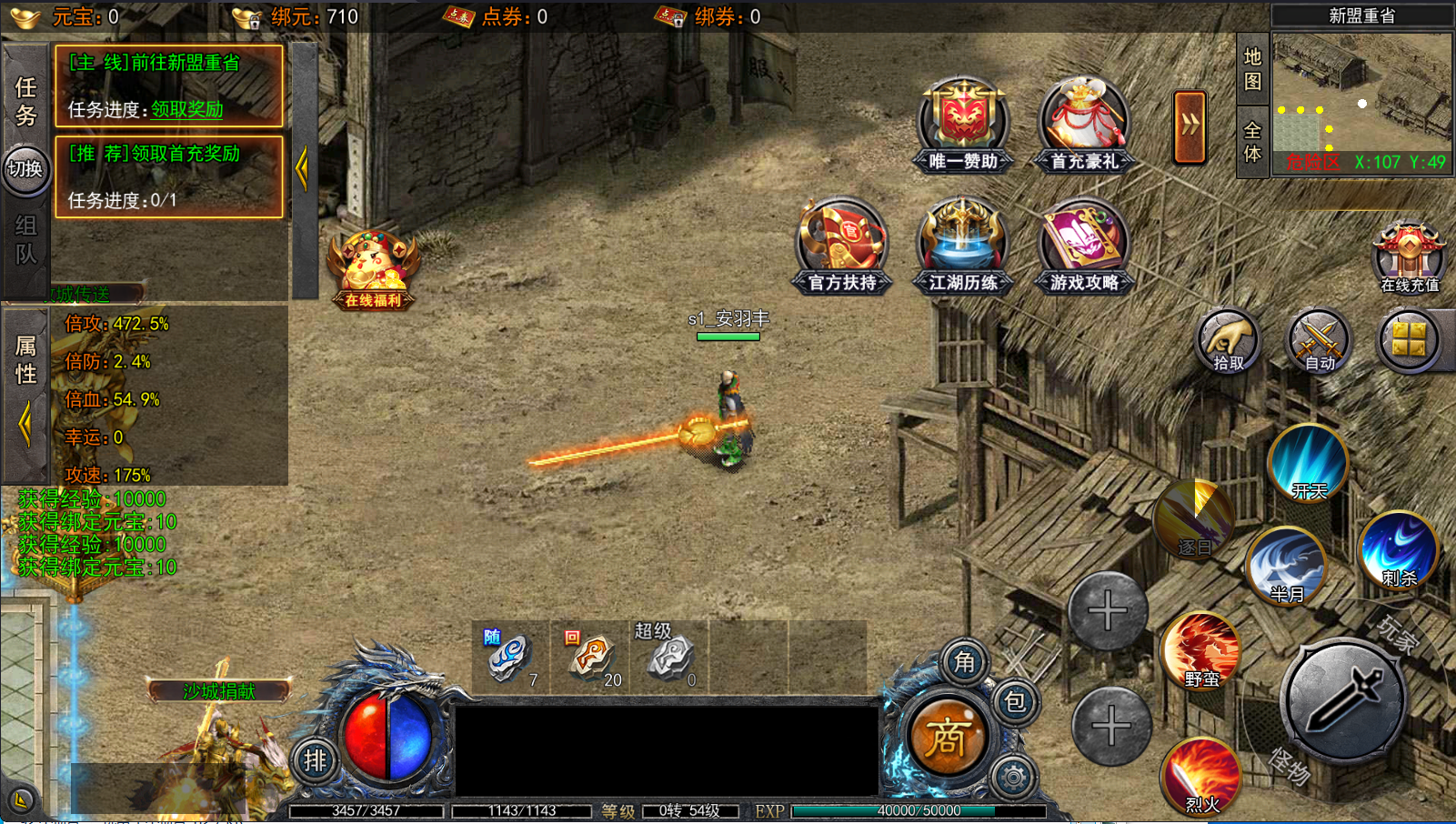
Task: Collapse the expanded icon row with the arrow button
Action: 1190,127
